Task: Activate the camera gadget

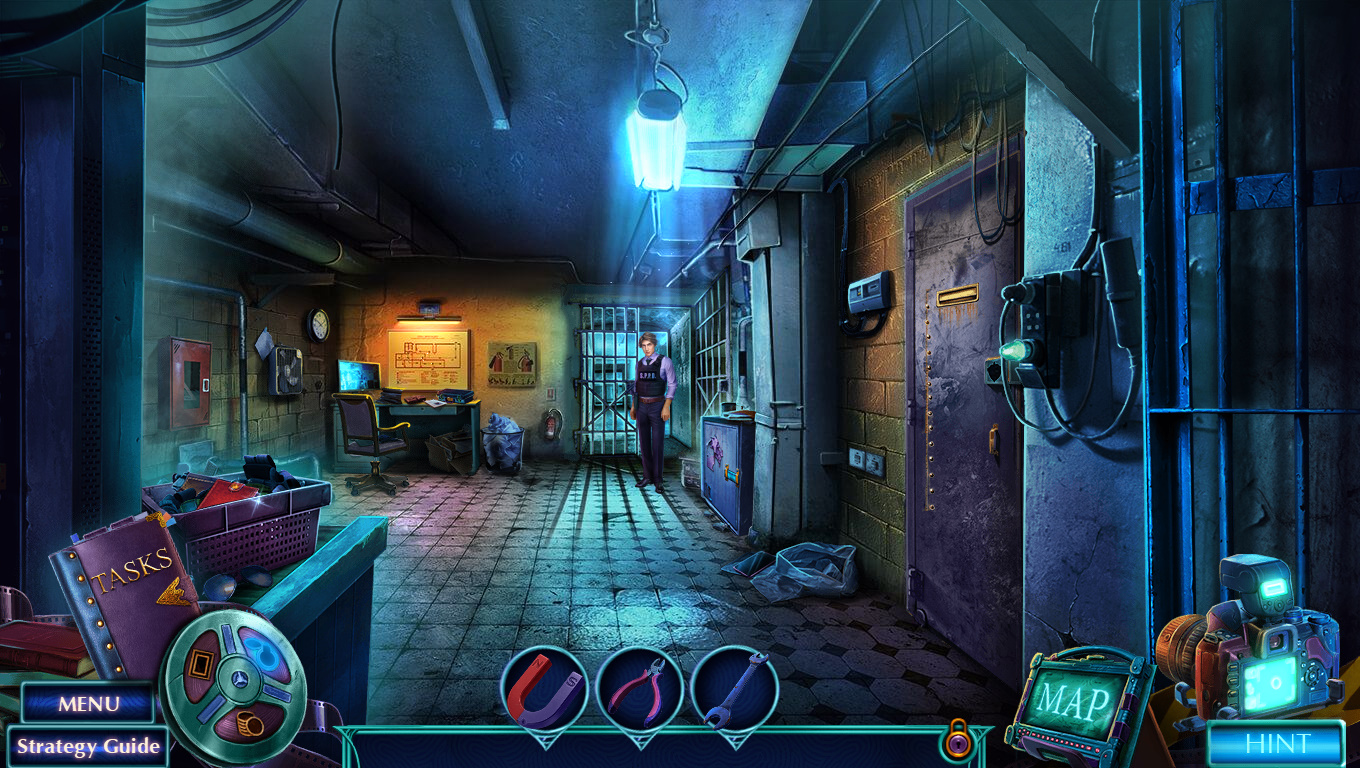Action: tap(1255, 640)
